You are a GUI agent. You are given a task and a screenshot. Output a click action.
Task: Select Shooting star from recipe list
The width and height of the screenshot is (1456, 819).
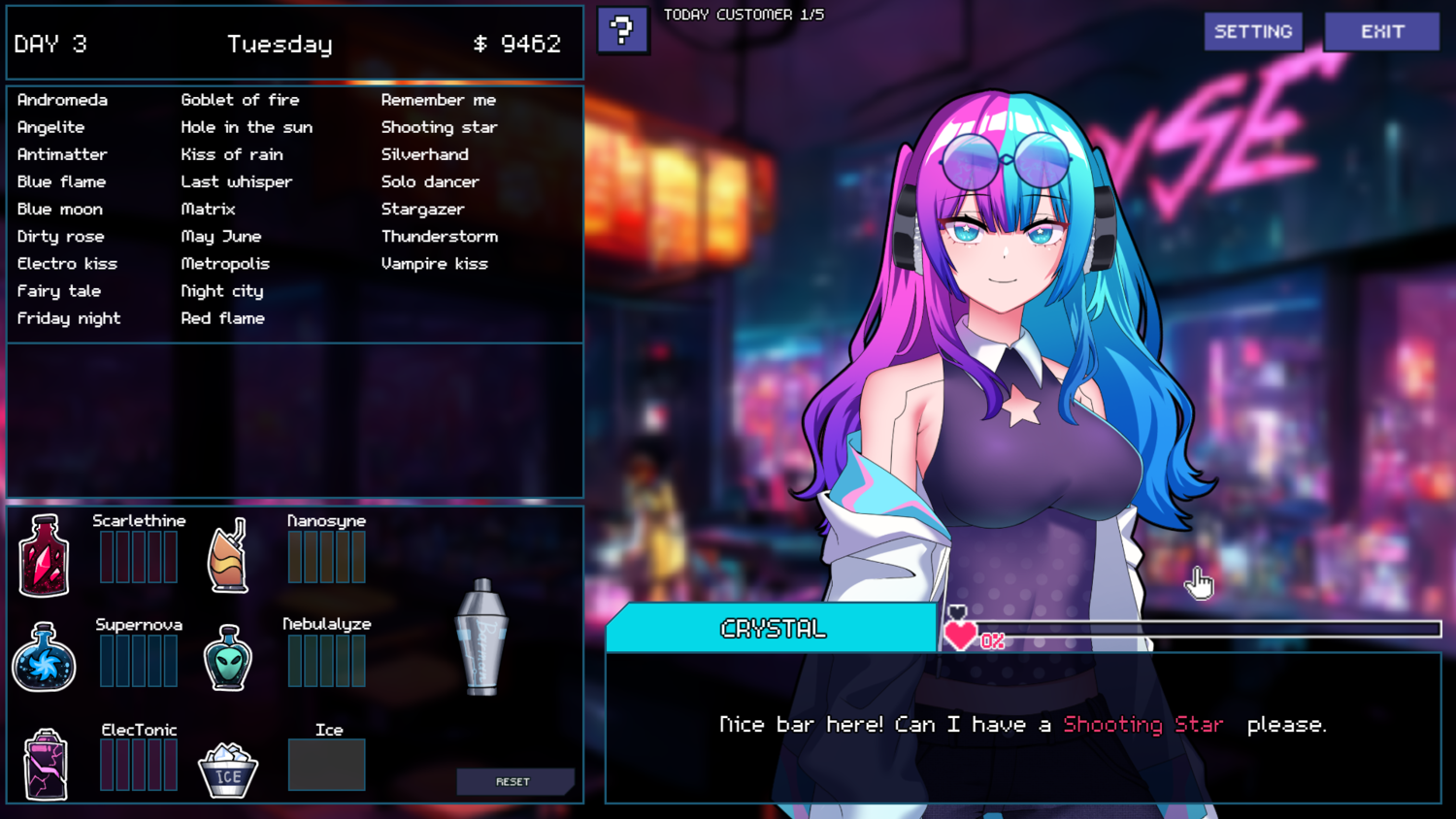(x=439, y=127)
